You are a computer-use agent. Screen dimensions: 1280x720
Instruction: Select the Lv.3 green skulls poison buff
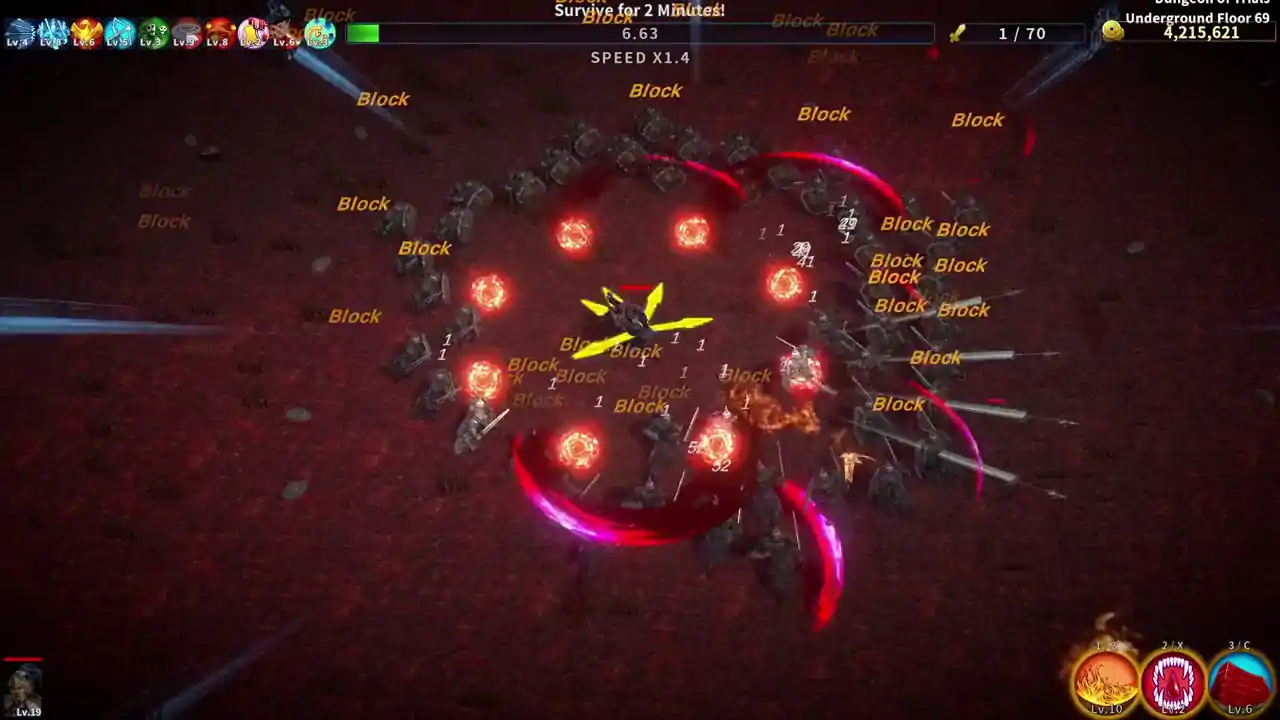pyautogui.click(x=150, y=33)
